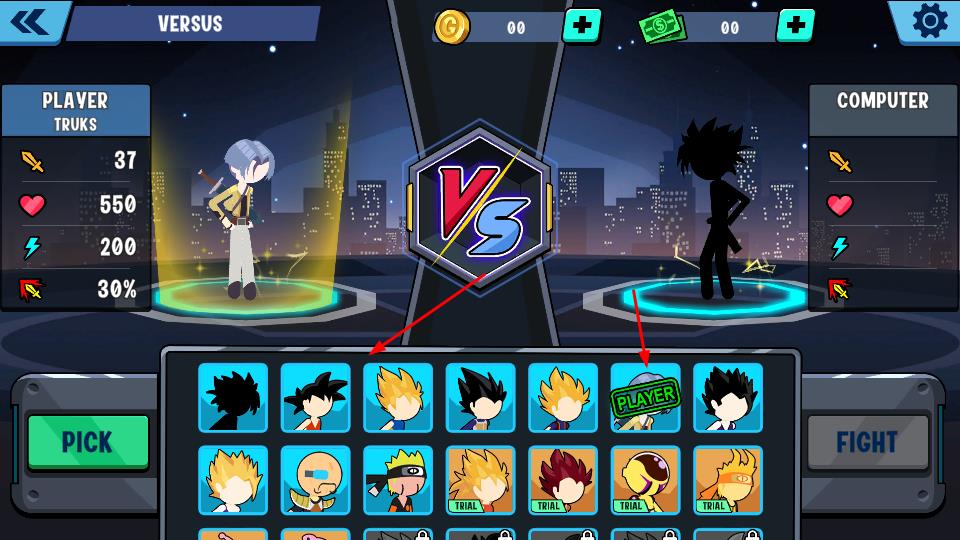Choose the red-haired trial character

pyautogui.click(x=563, y=480)
